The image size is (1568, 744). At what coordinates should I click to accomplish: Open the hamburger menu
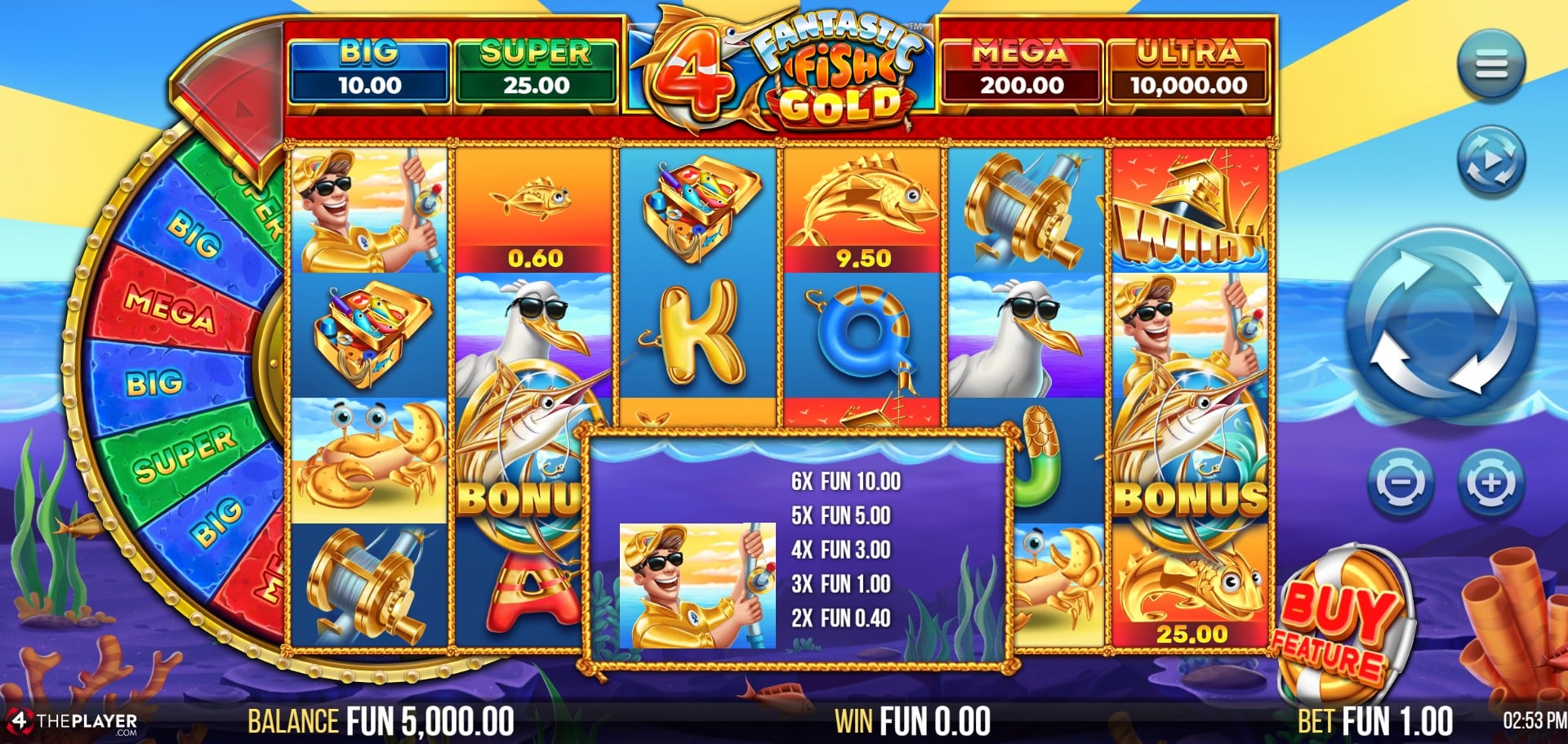coord(1490,65)
